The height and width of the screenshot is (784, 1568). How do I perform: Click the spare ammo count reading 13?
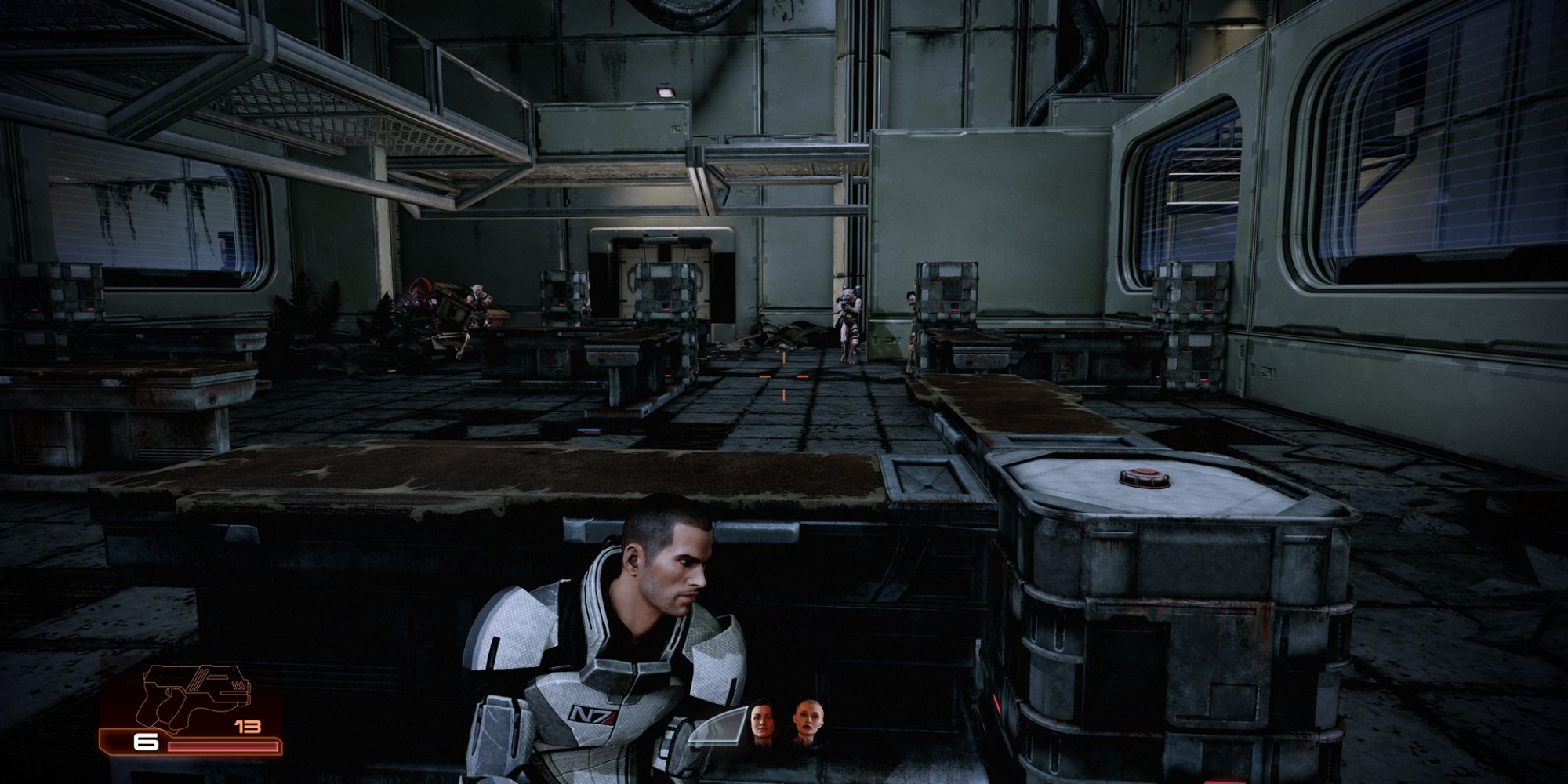click(x=247, y=725)
